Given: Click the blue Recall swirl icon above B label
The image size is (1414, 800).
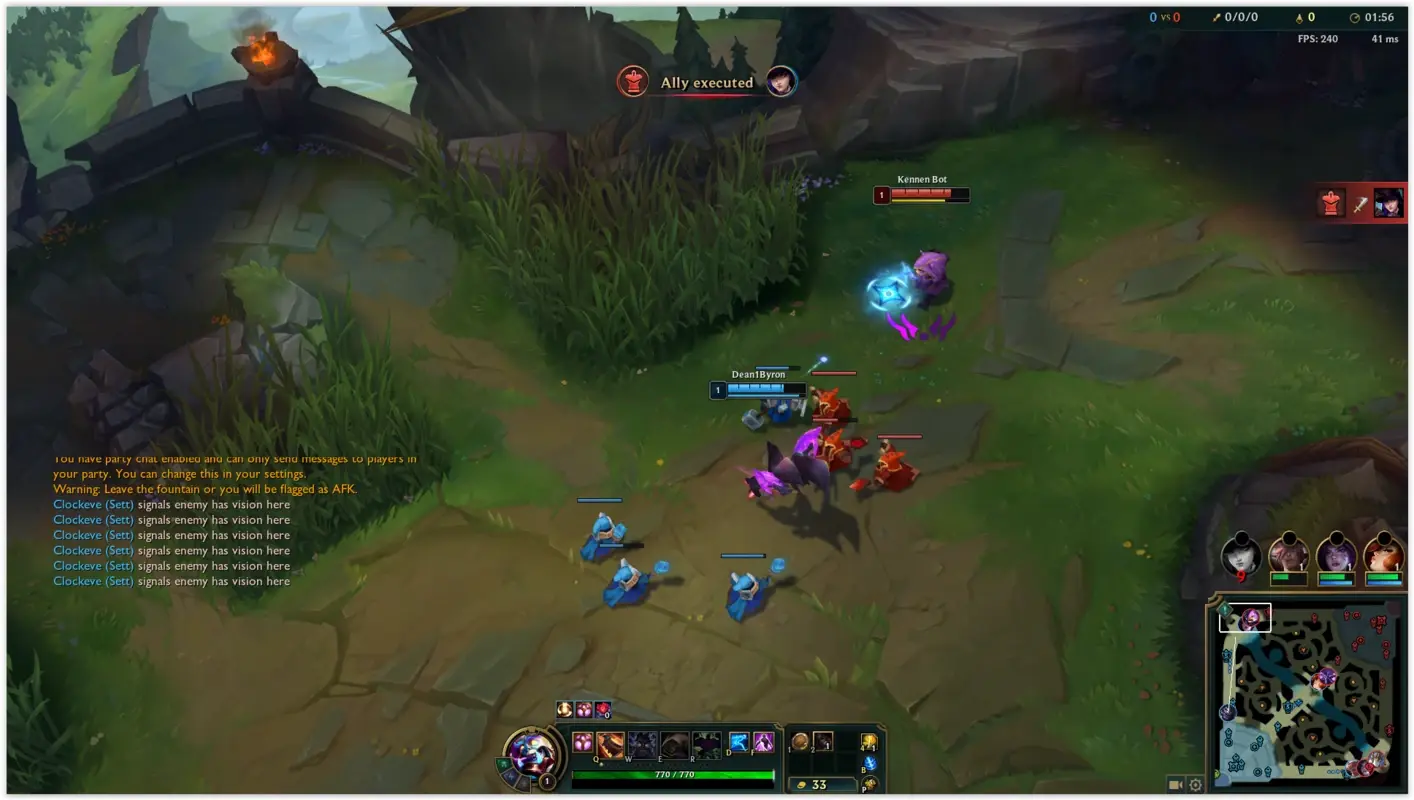Looking at the screenshot, I should (871, 761).
